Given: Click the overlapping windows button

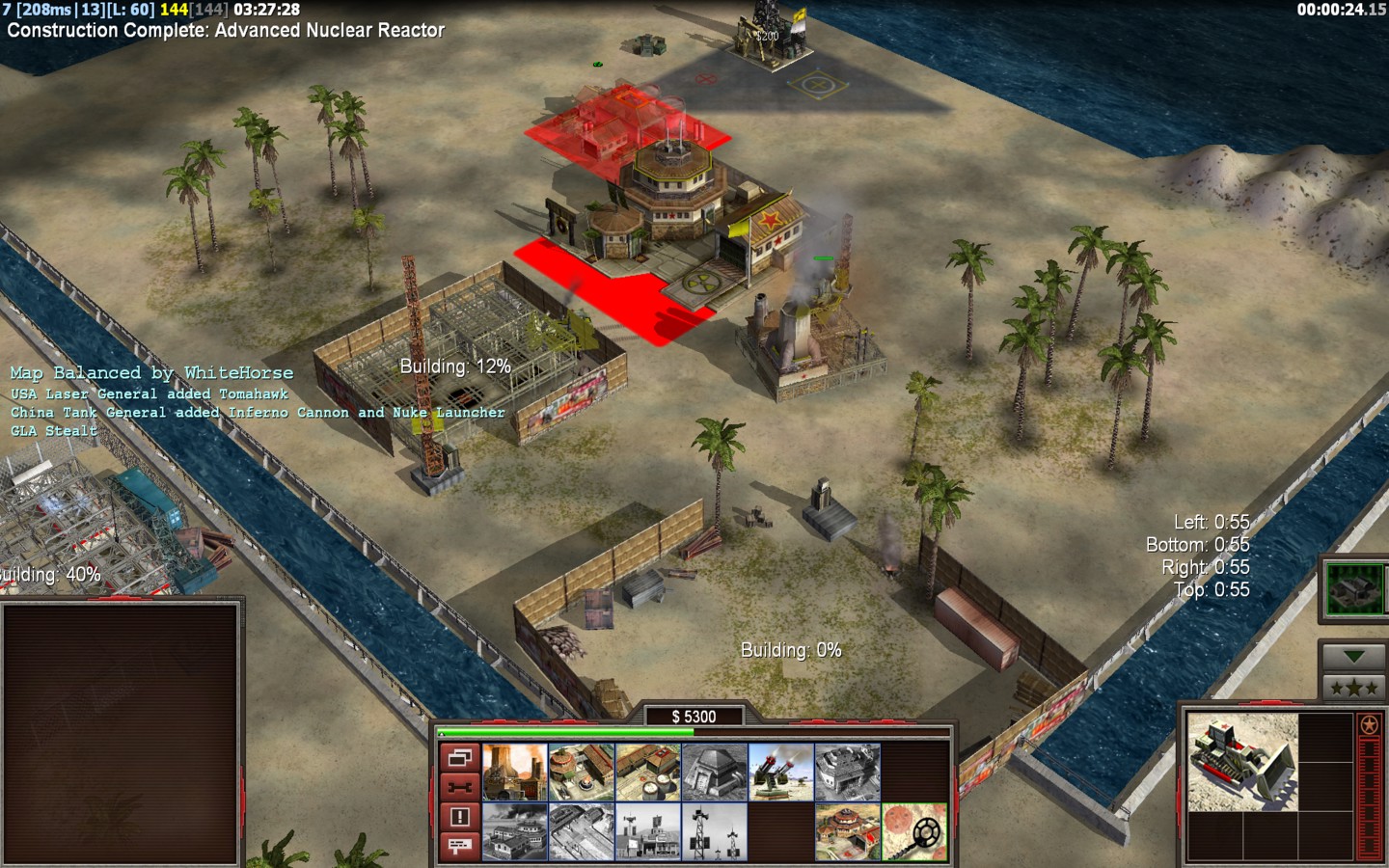Looking at the screenshot, I should tap(459, 758).
